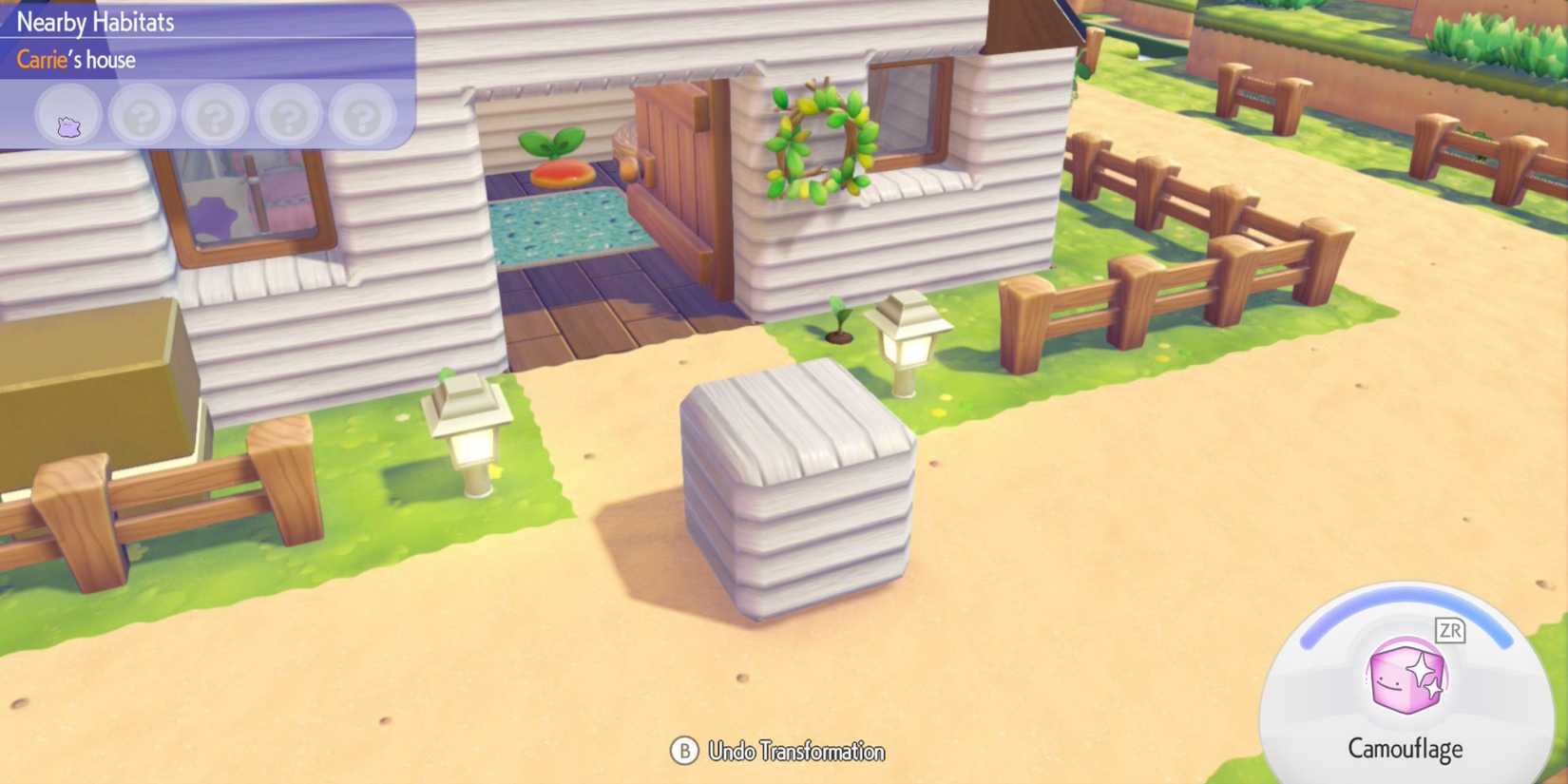The height and width of the screenshot is (784, 1568).
Task: Click the third question-mark habitat slot
Action: [x=287, y=114]
